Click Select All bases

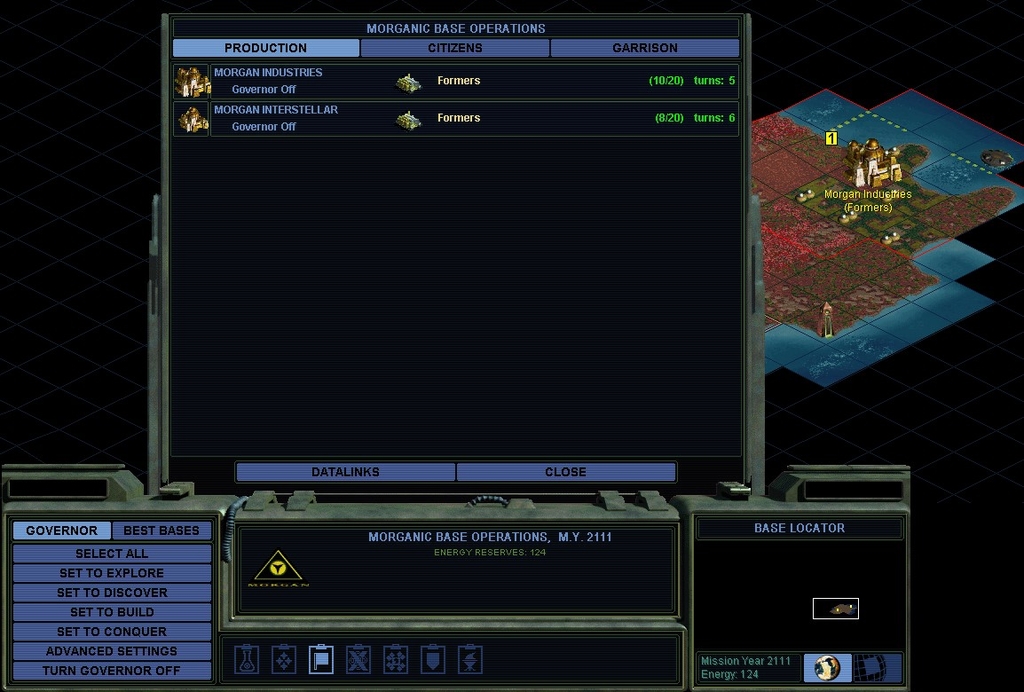tap(112, 554)
